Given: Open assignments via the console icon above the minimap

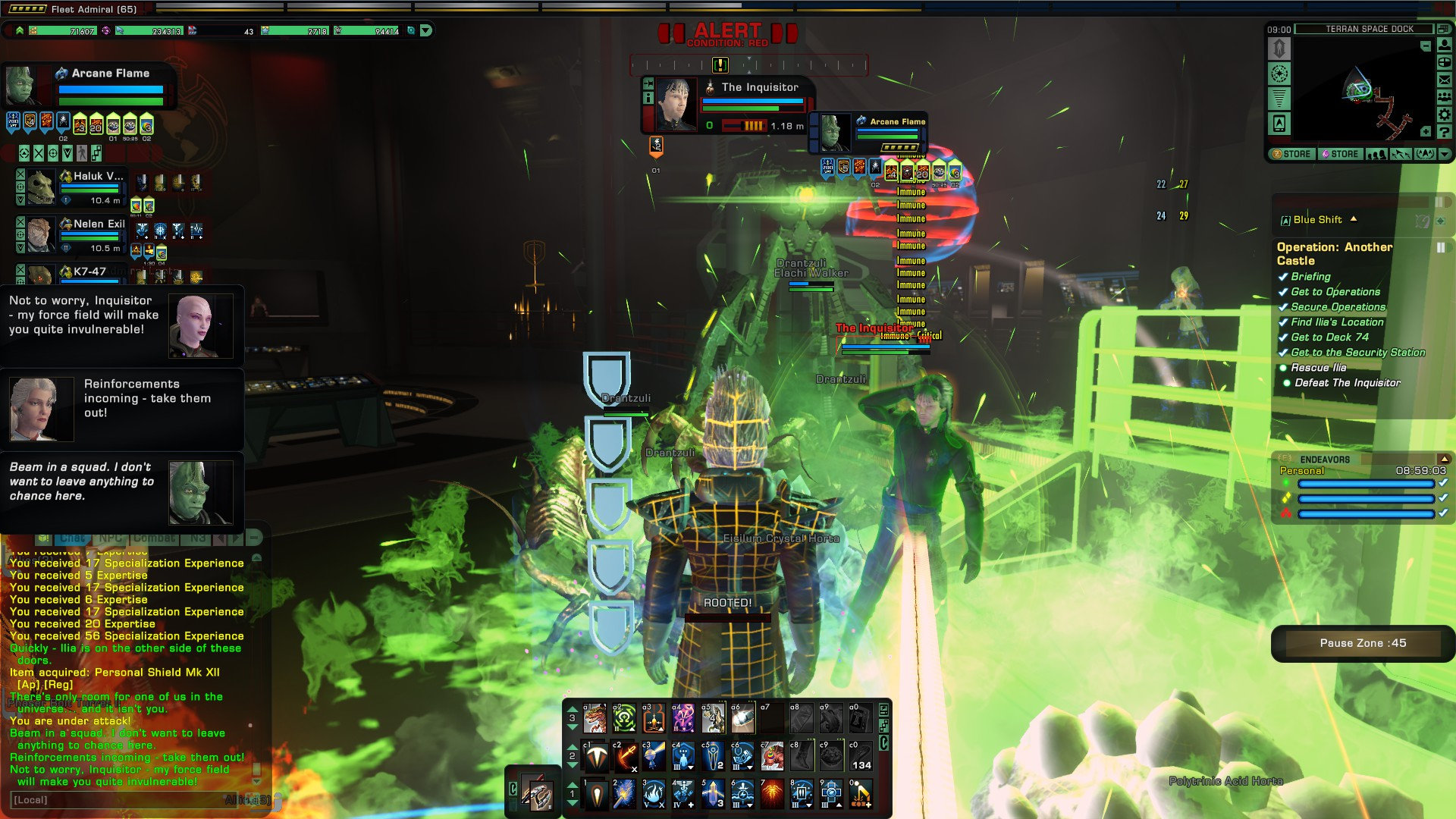Looking at the screenshot, I should [x=1443, y=29].
